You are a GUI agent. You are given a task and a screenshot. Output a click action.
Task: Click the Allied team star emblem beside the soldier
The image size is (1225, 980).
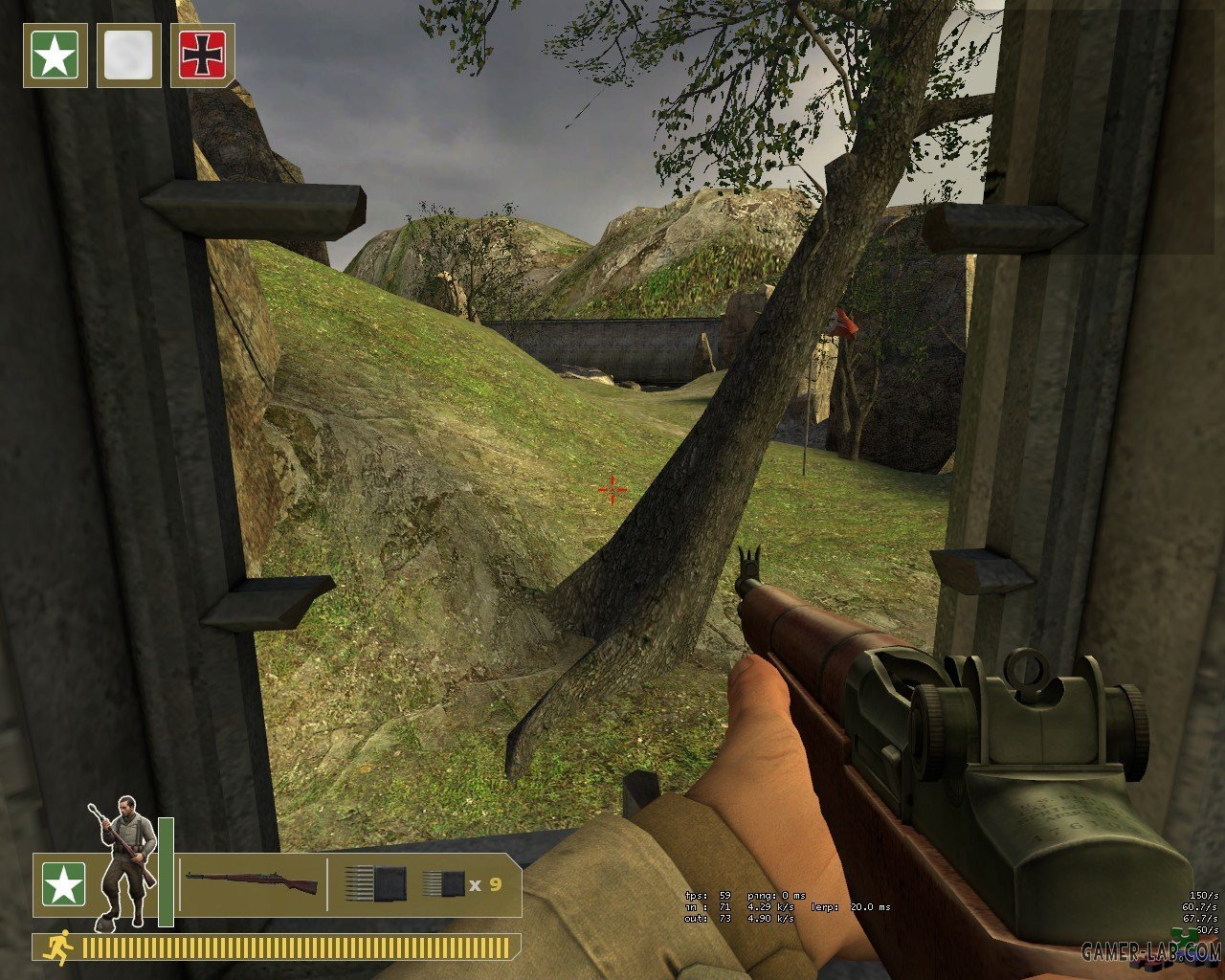pyautogui.click(x=63, y=884)
